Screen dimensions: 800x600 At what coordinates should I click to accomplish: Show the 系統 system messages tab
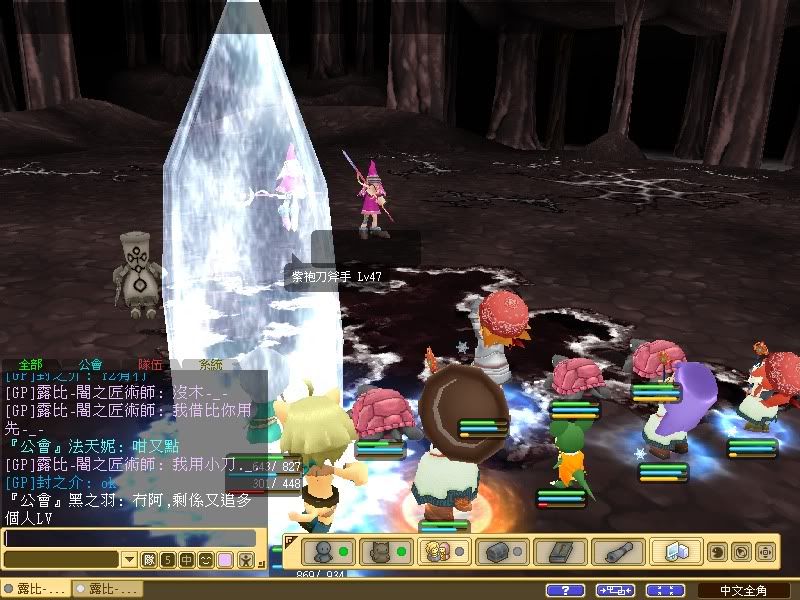pyautogui.click(x=211, y=366)
